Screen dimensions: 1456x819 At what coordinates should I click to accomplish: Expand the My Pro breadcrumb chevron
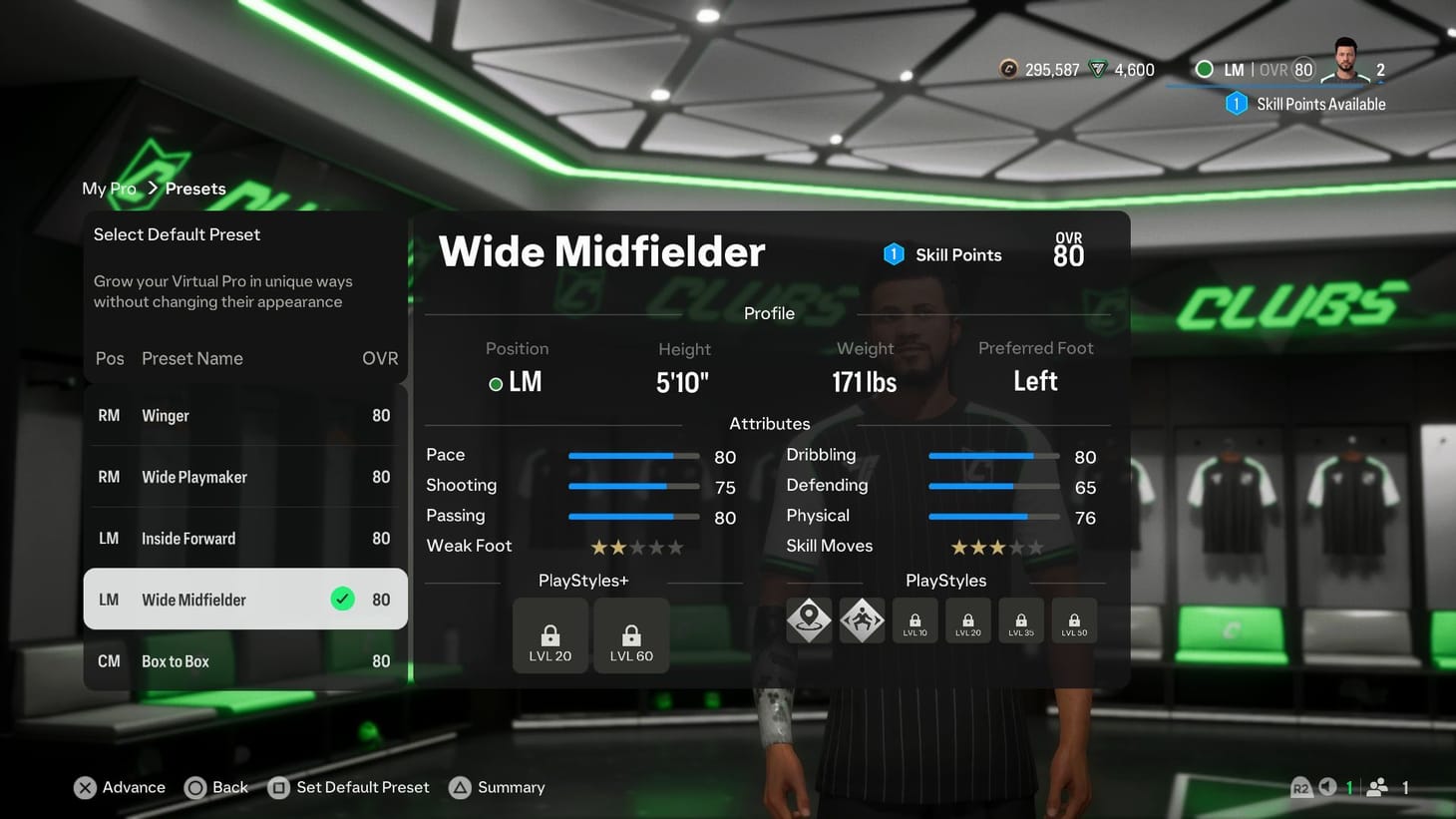(x=154, y=187)
